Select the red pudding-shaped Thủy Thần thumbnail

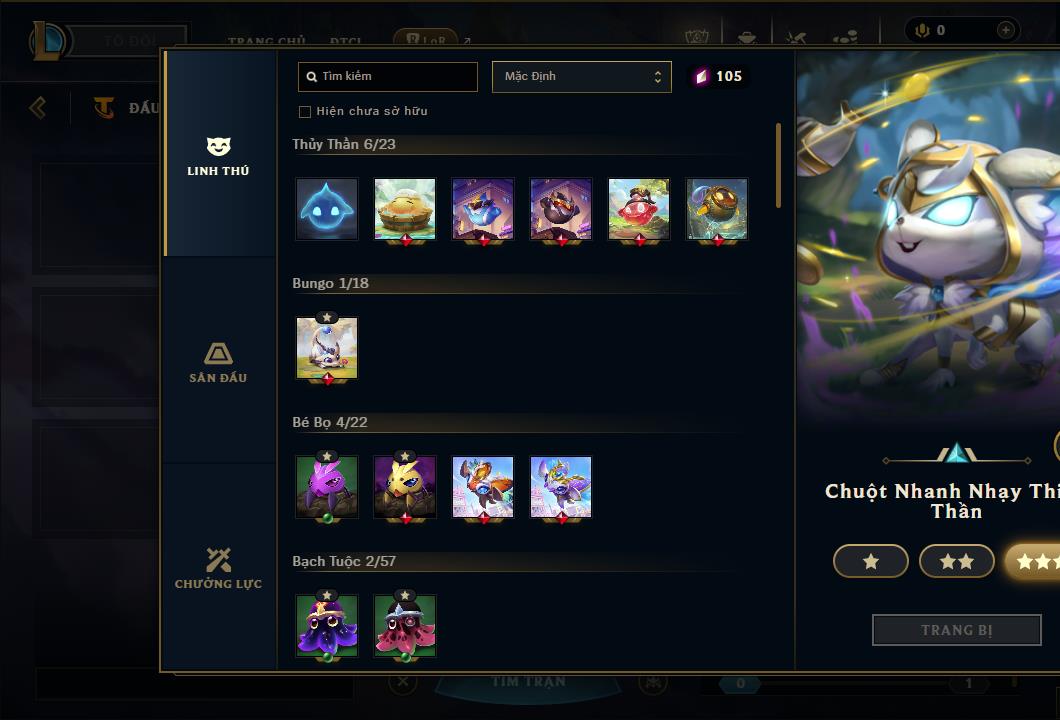pos(639,209)
